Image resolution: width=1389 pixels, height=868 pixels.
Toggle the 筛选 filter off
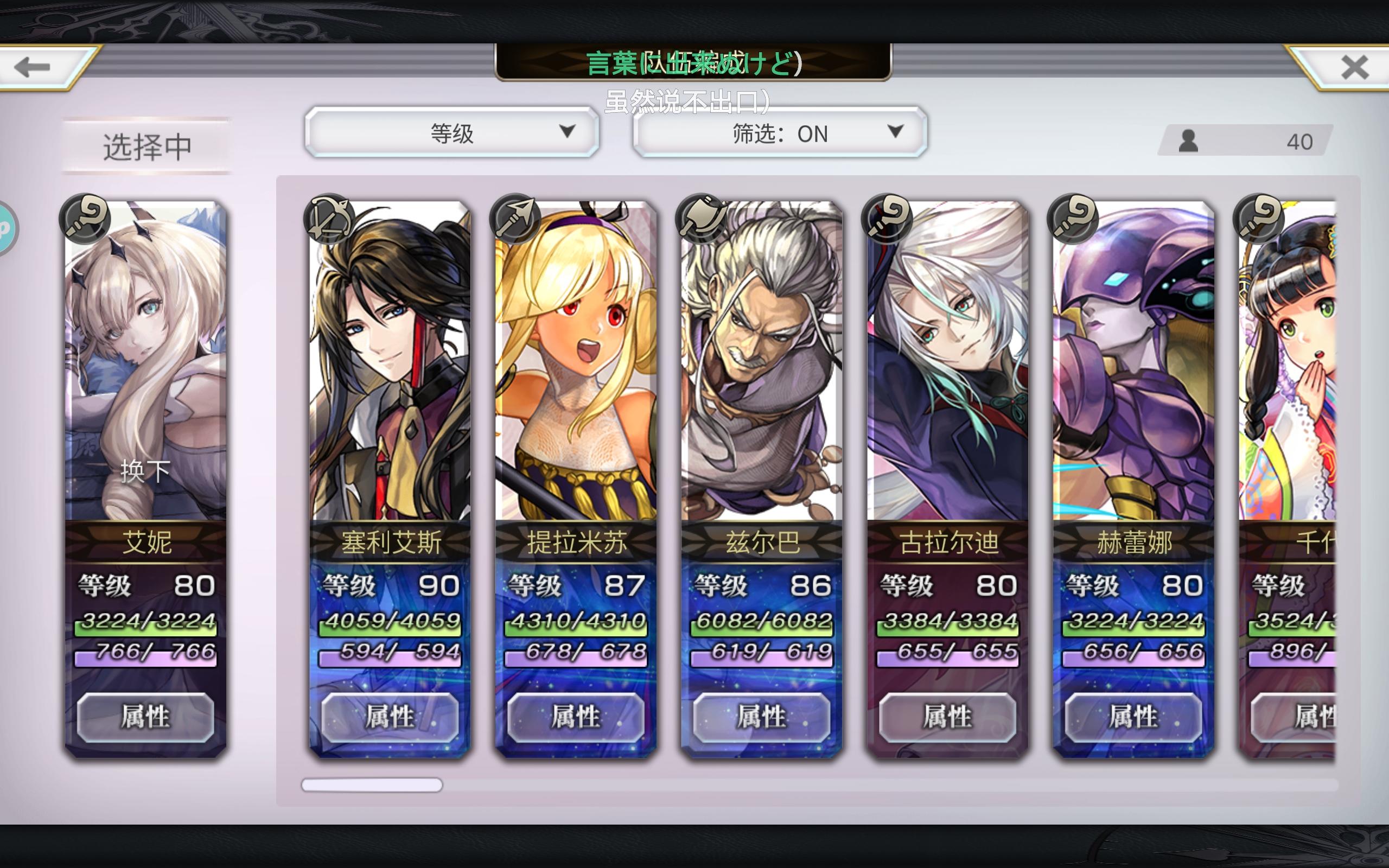[778, 134]
